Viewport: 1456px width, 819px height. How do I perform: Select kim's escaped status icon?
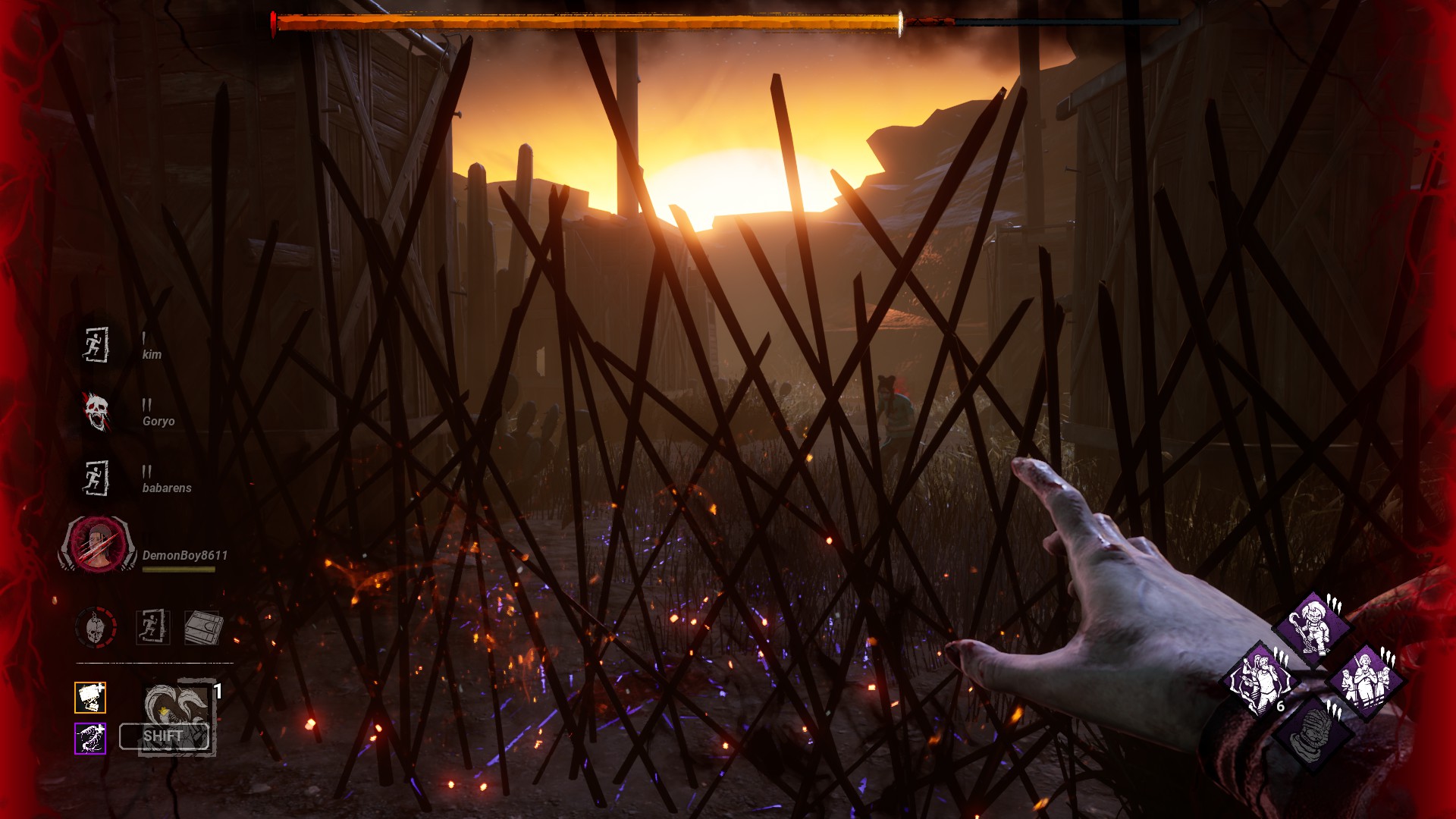pyautogui.click(x=96, y=345)
